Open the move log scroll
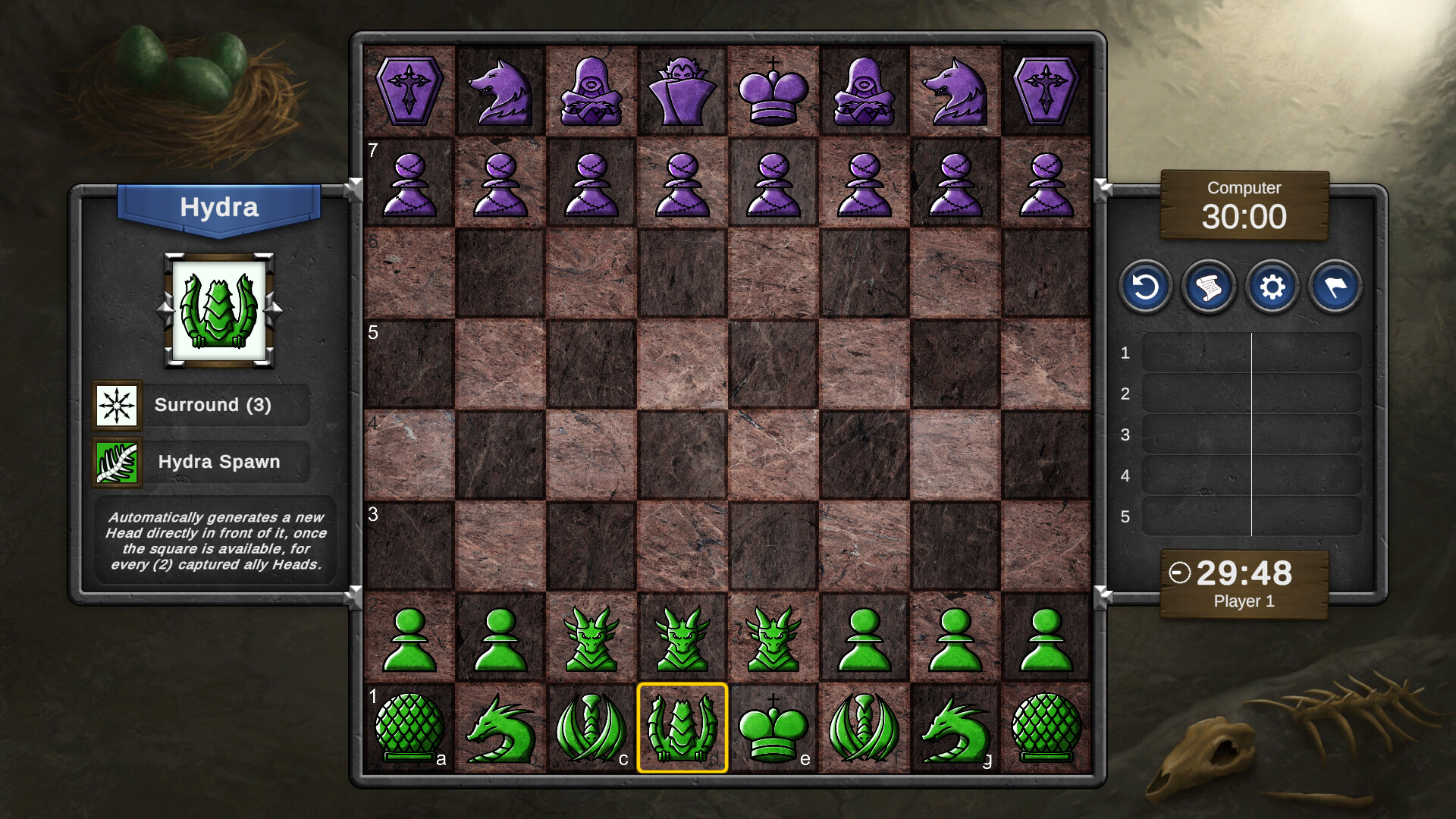The width and height of the screenshot is (1456, 819). pyautogui.click(x=1209, y=287)
